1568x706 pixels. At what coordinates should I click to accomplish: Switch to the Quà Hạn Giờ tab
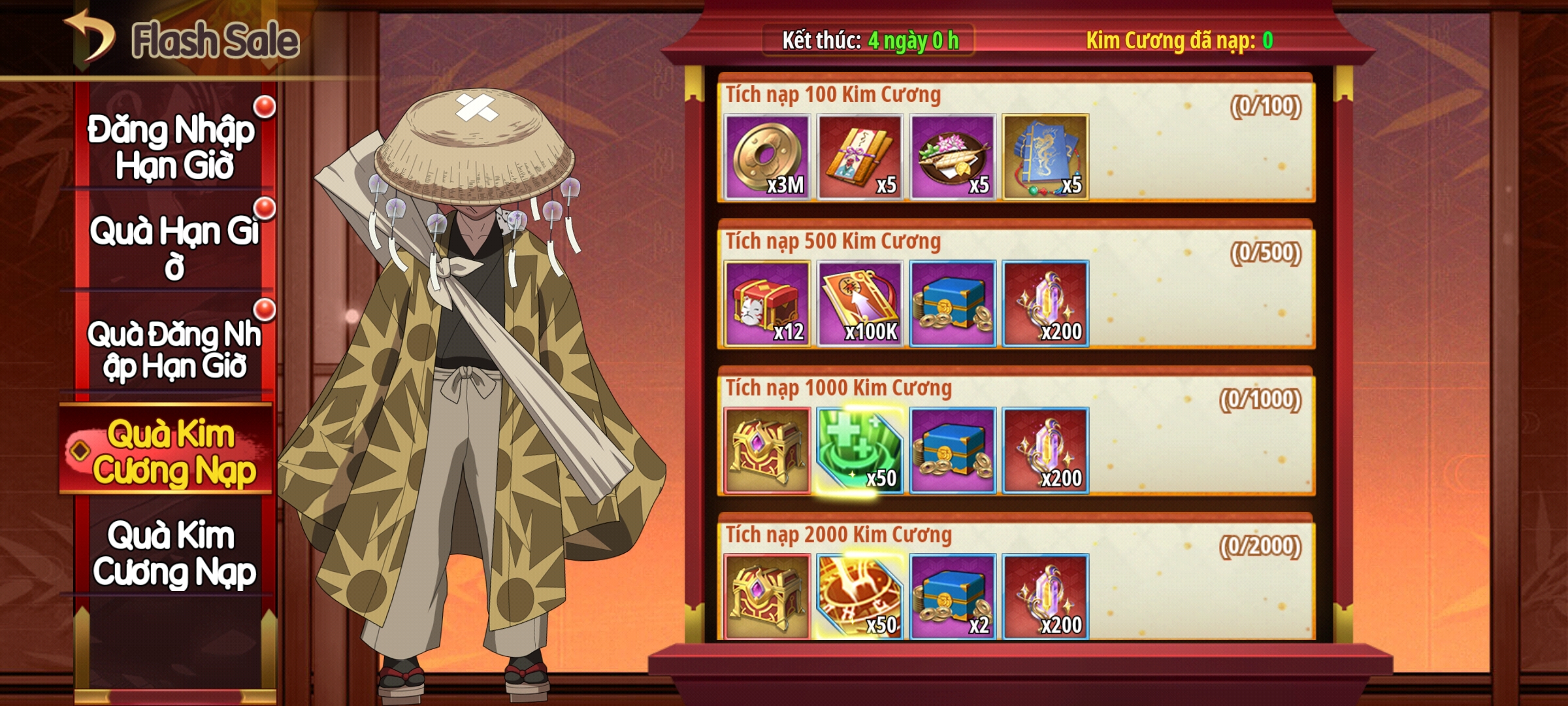coord(172,247)
